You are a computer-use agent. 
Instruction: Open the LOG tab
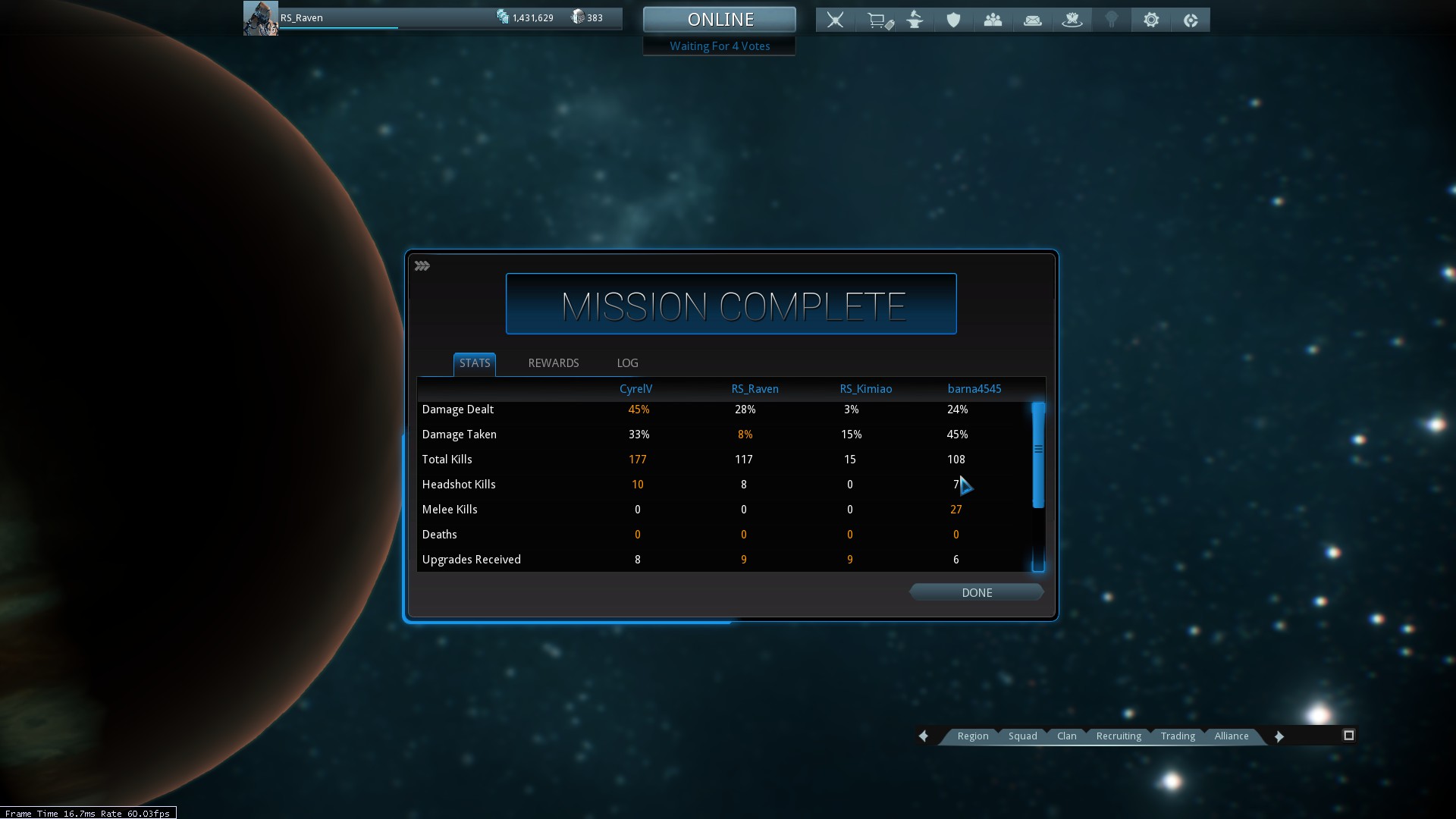(627, 363)
